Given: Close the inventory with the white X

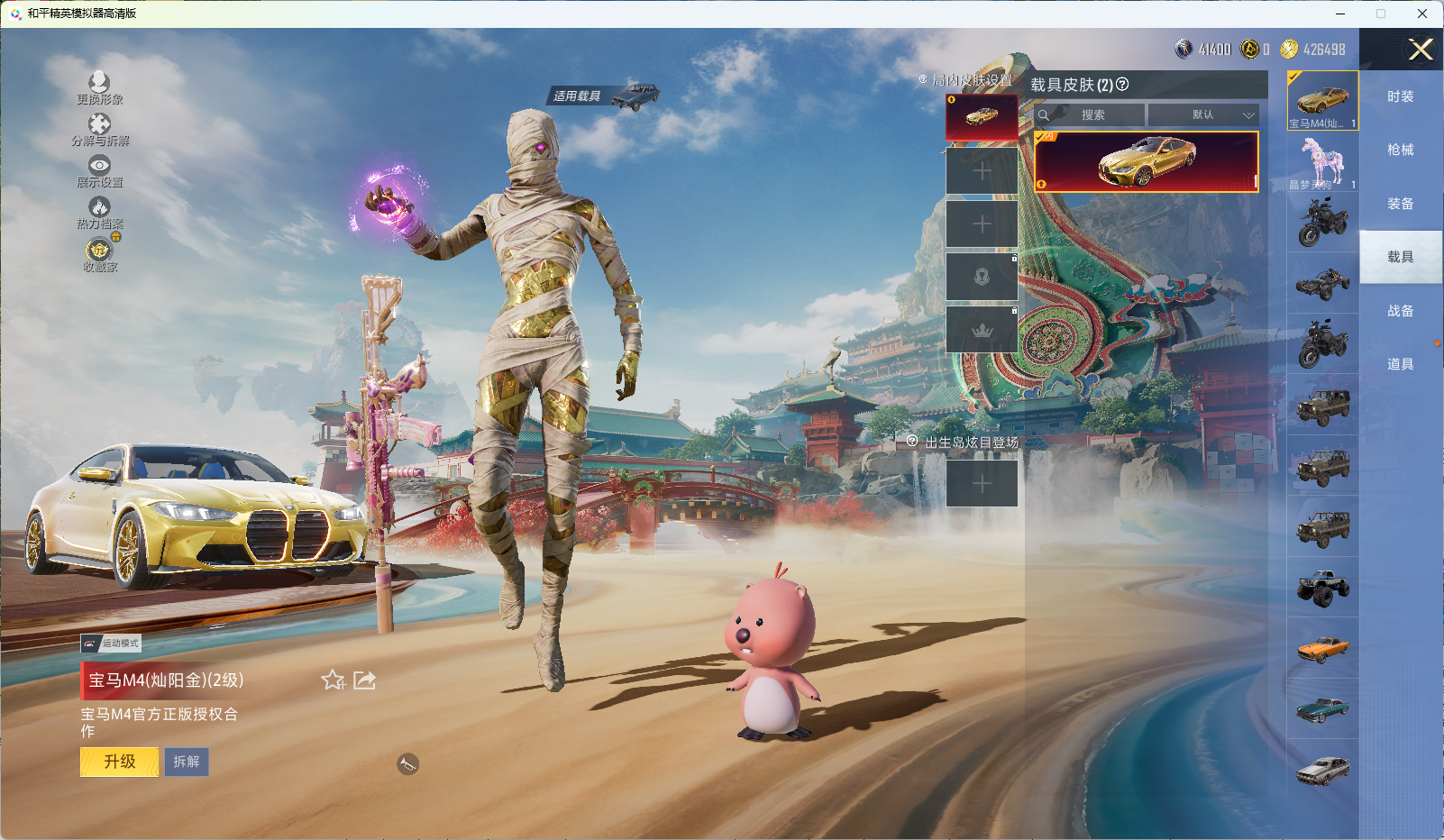Looking at the screenshot, I should [1421, 50].
